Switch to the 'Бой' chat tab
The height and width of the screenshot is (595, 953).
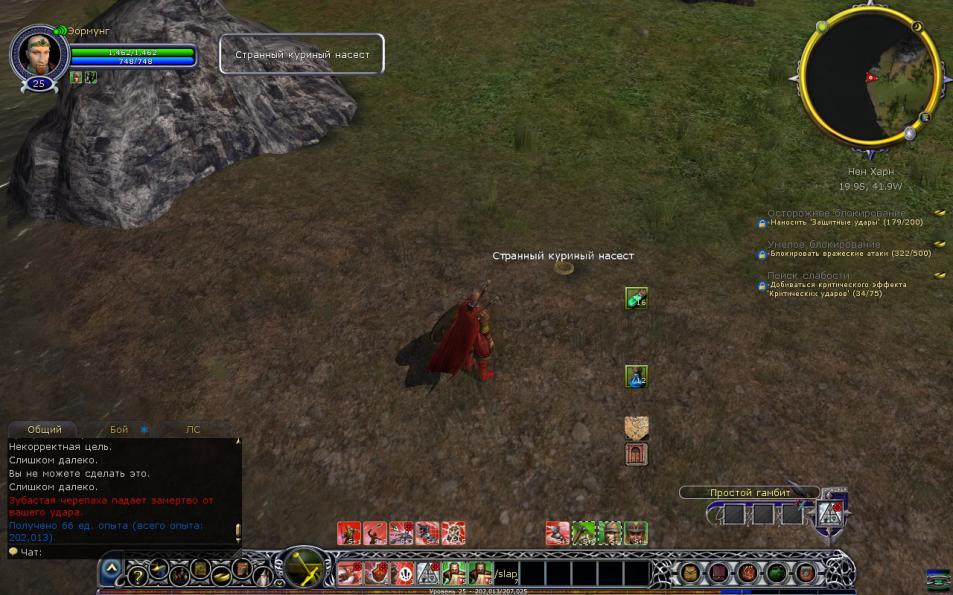click(x=119, y=429)
